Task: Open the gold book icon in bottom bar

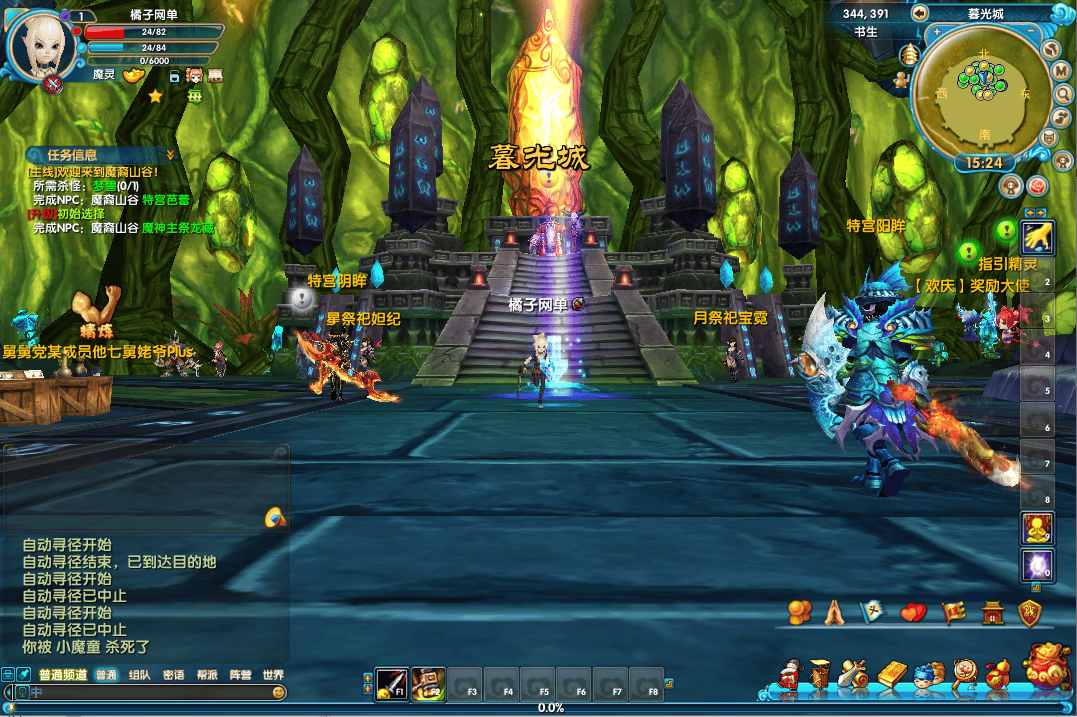Action: [892, 675]
